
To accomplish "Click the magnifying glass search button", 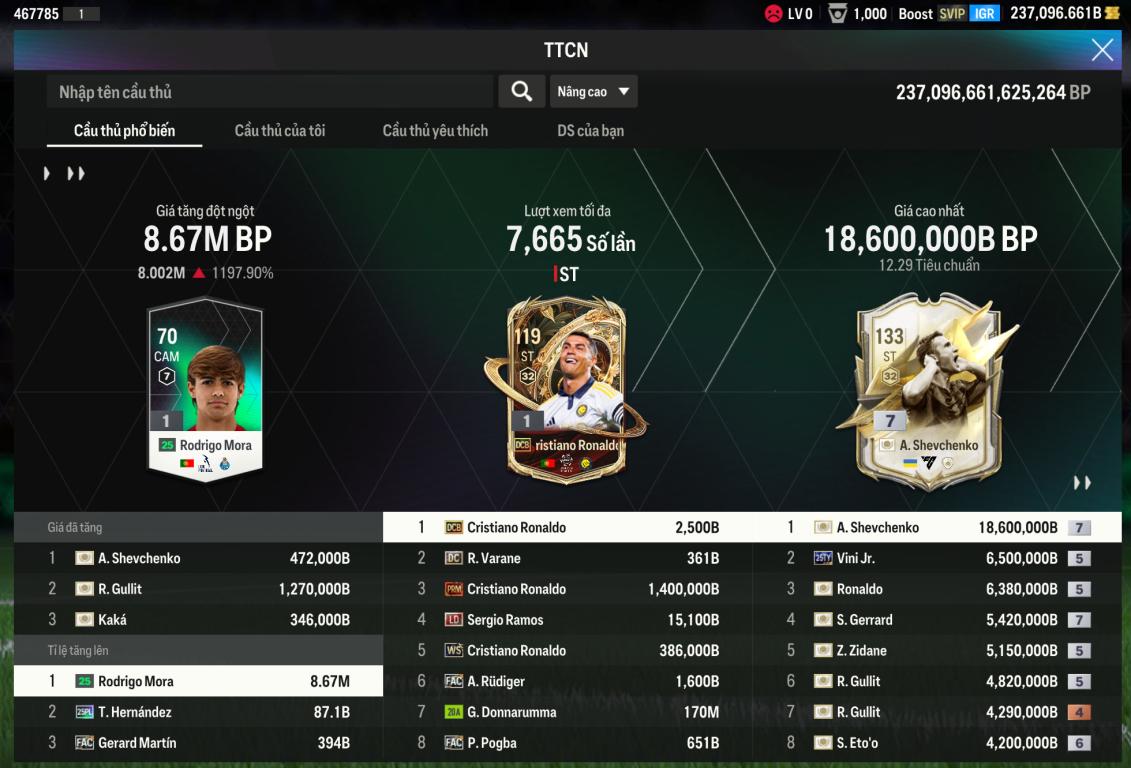I will [521, 92].
